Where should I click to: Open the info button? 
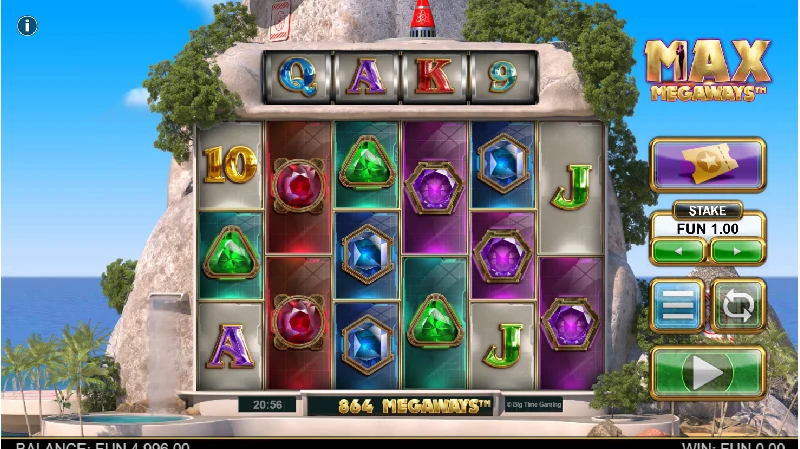coord(28,26)
